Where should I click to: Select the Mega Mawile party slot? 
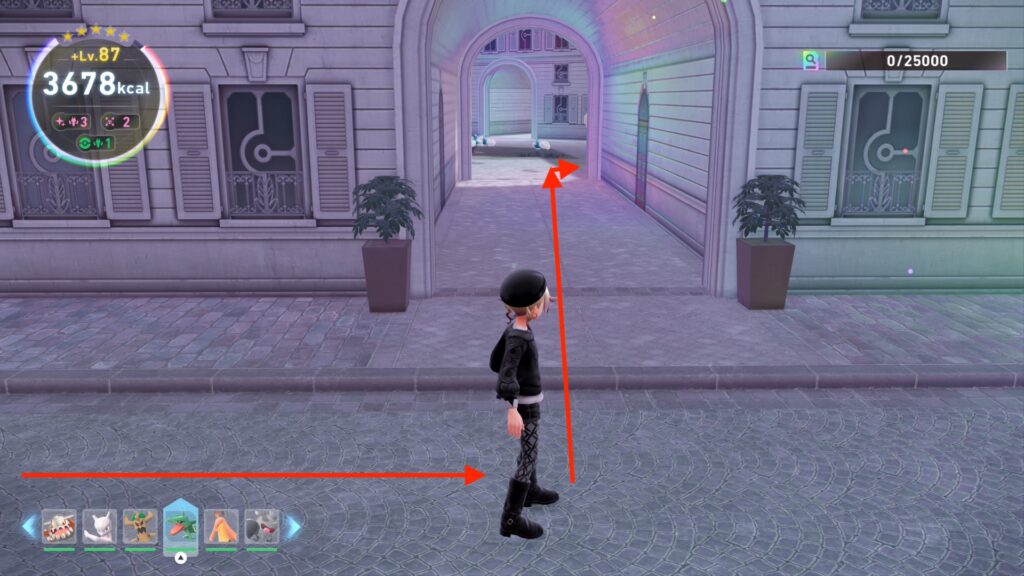(x=262, y=526)
